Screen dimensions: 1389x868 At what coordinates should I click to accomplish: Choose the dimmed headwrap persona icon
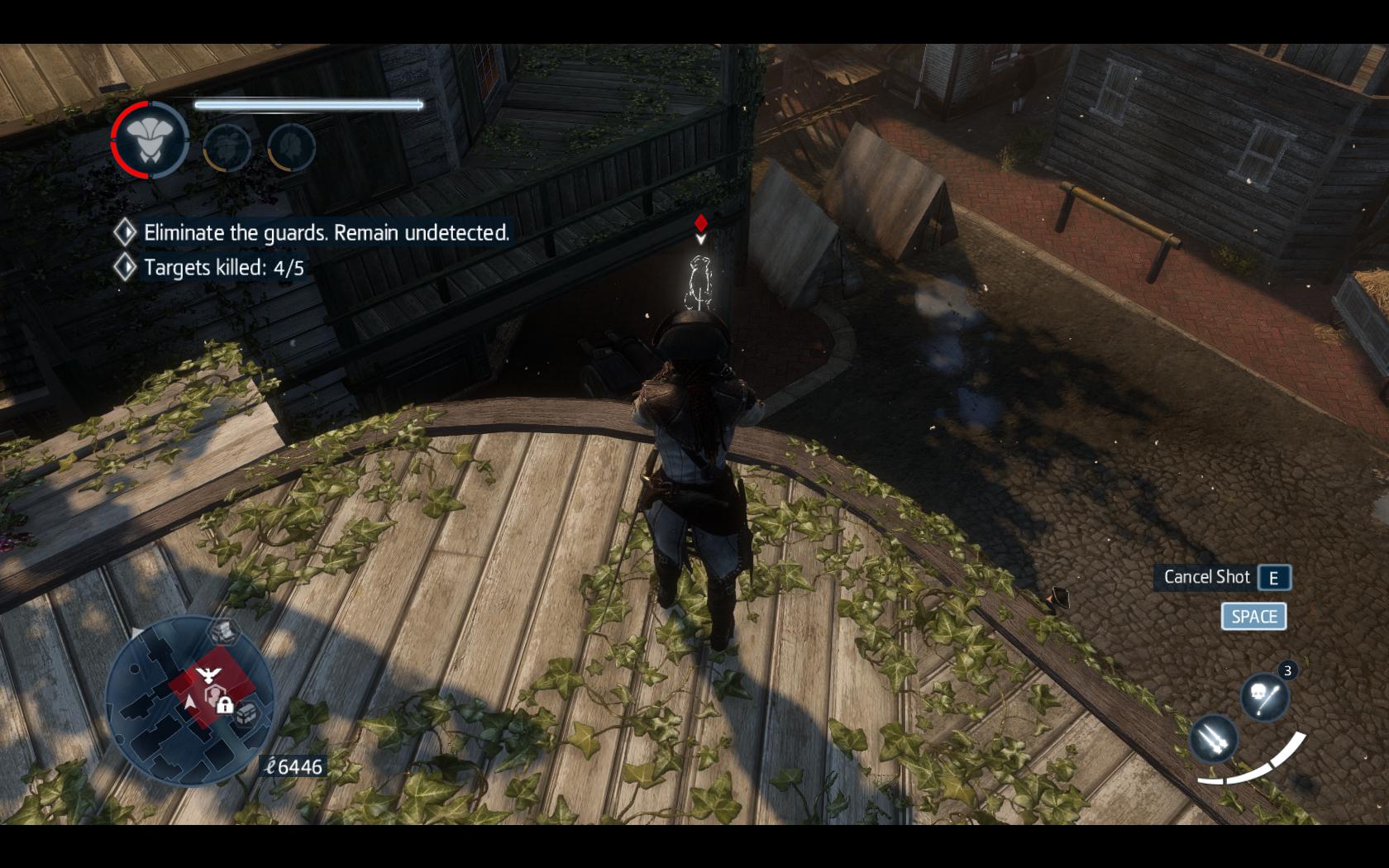(227, 147)
